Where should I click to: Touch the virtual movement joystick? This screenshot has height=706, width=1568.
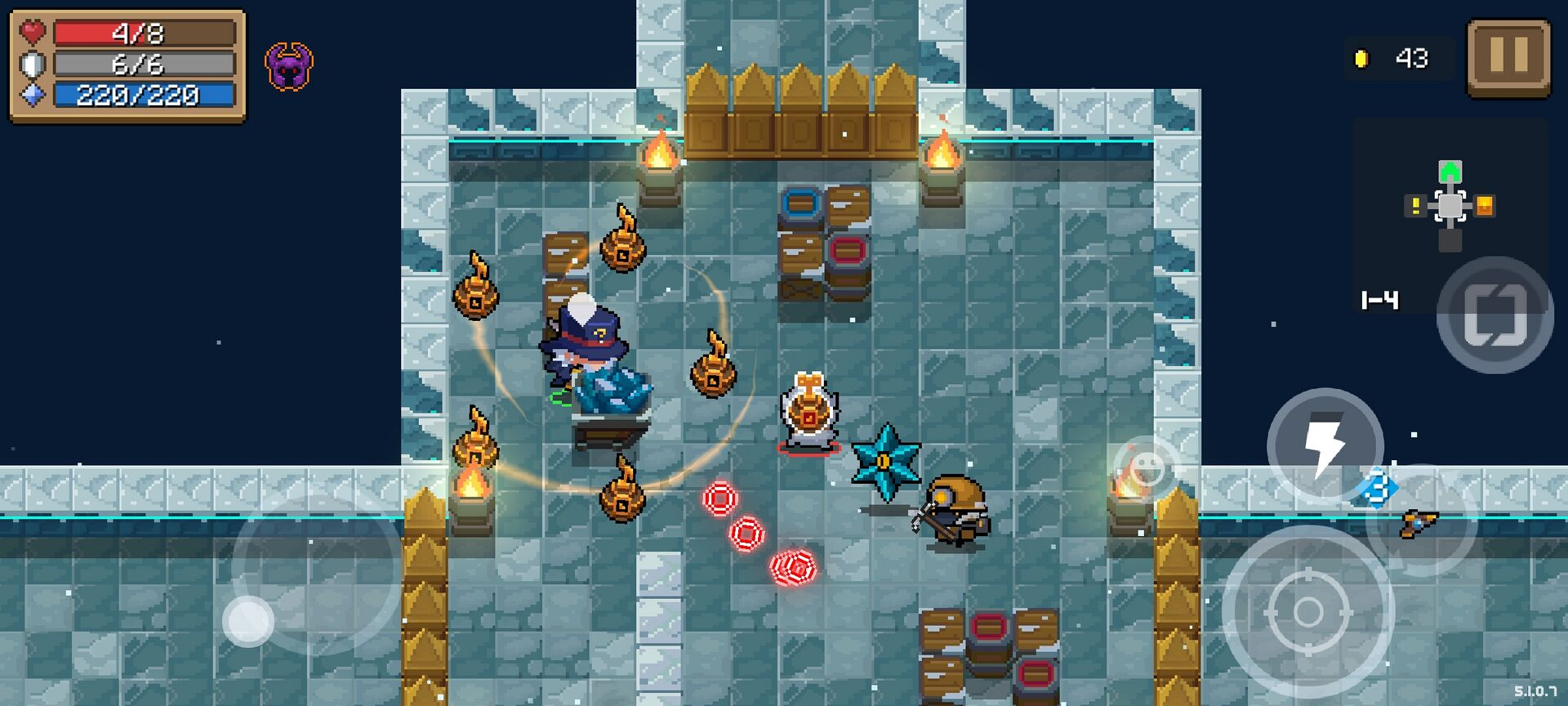(x=249, y=621)
